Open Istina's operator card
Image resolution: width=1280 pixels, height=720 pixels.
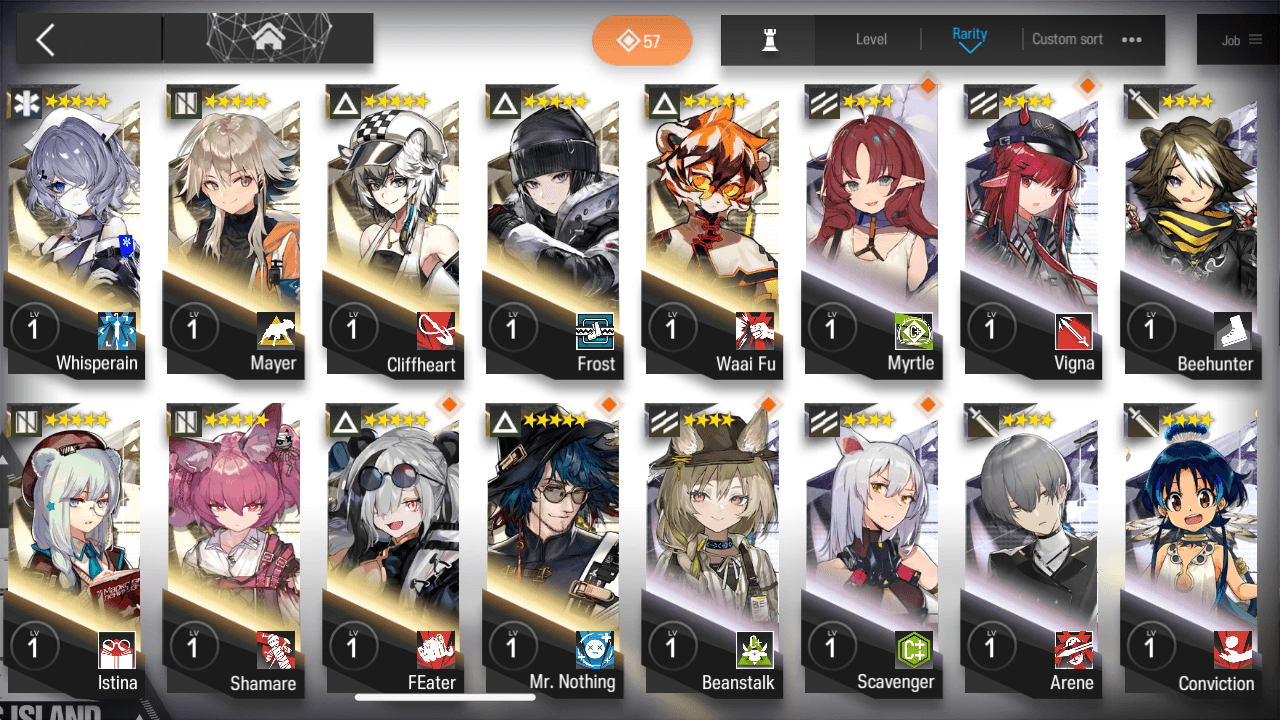point(75,548)
